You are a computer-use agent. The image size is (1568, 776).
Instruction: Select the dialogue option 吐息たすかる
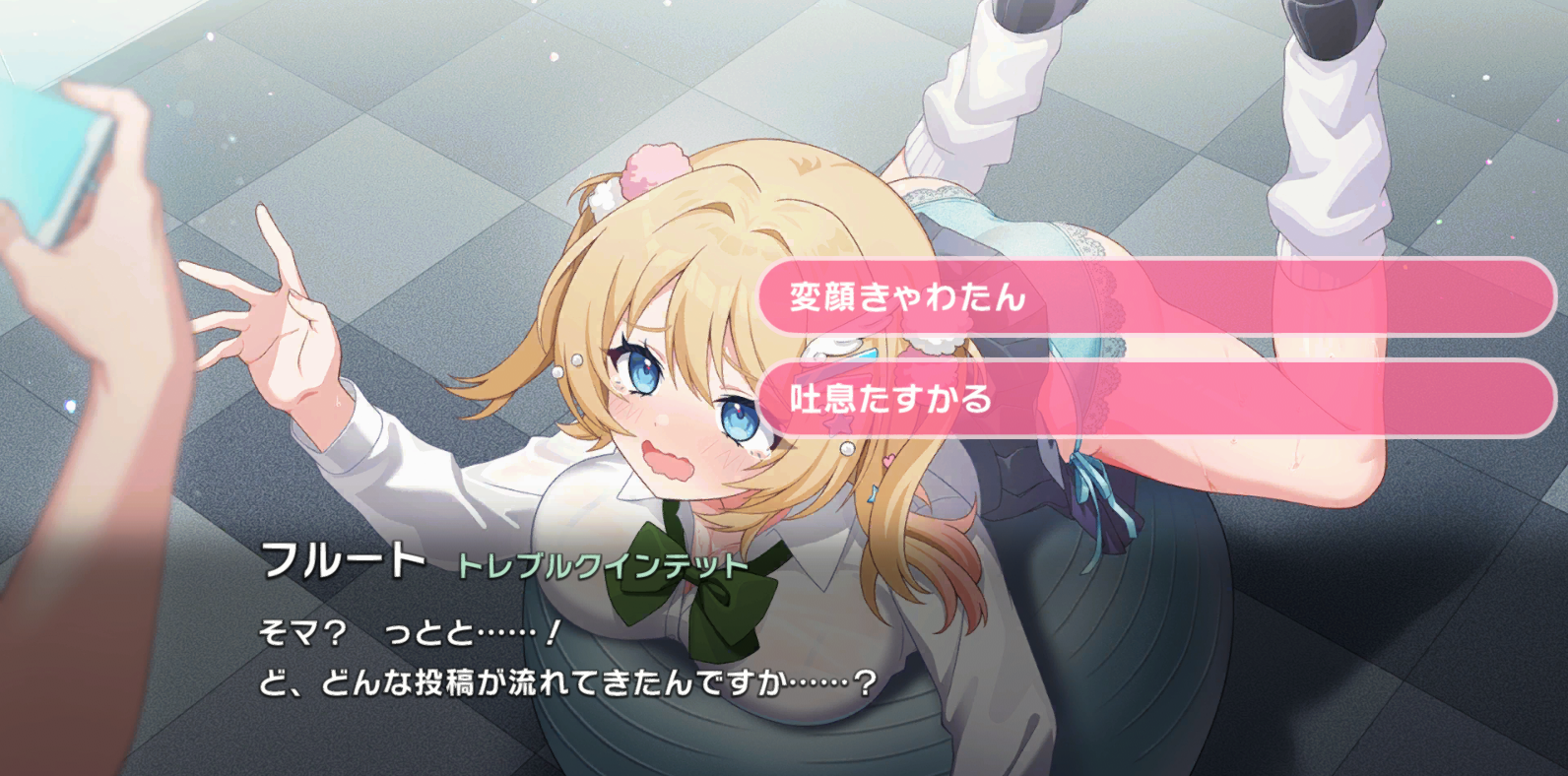pyautogui.click(x=1155, y=399)
